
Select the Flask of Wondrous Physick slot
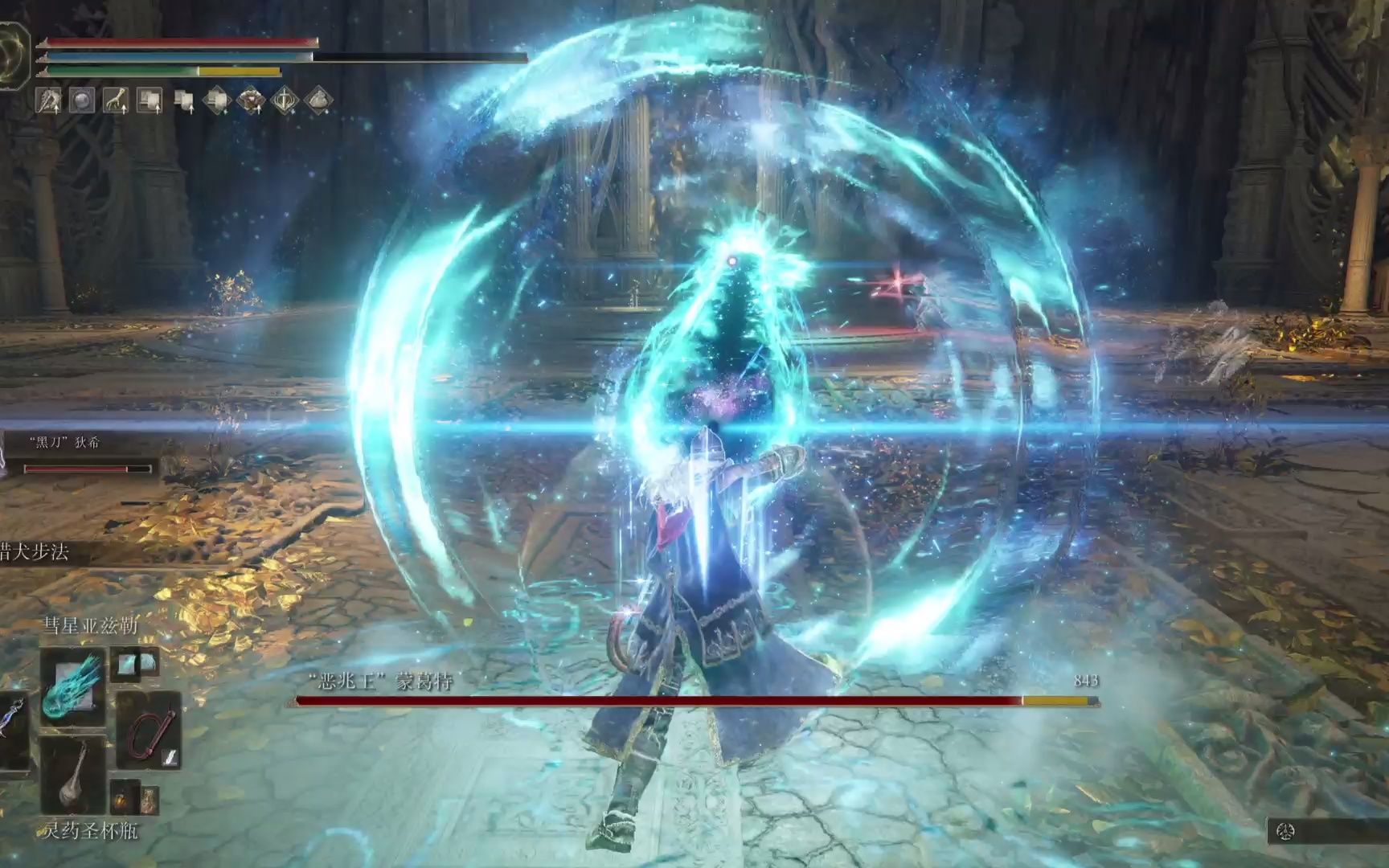(73, 774)
